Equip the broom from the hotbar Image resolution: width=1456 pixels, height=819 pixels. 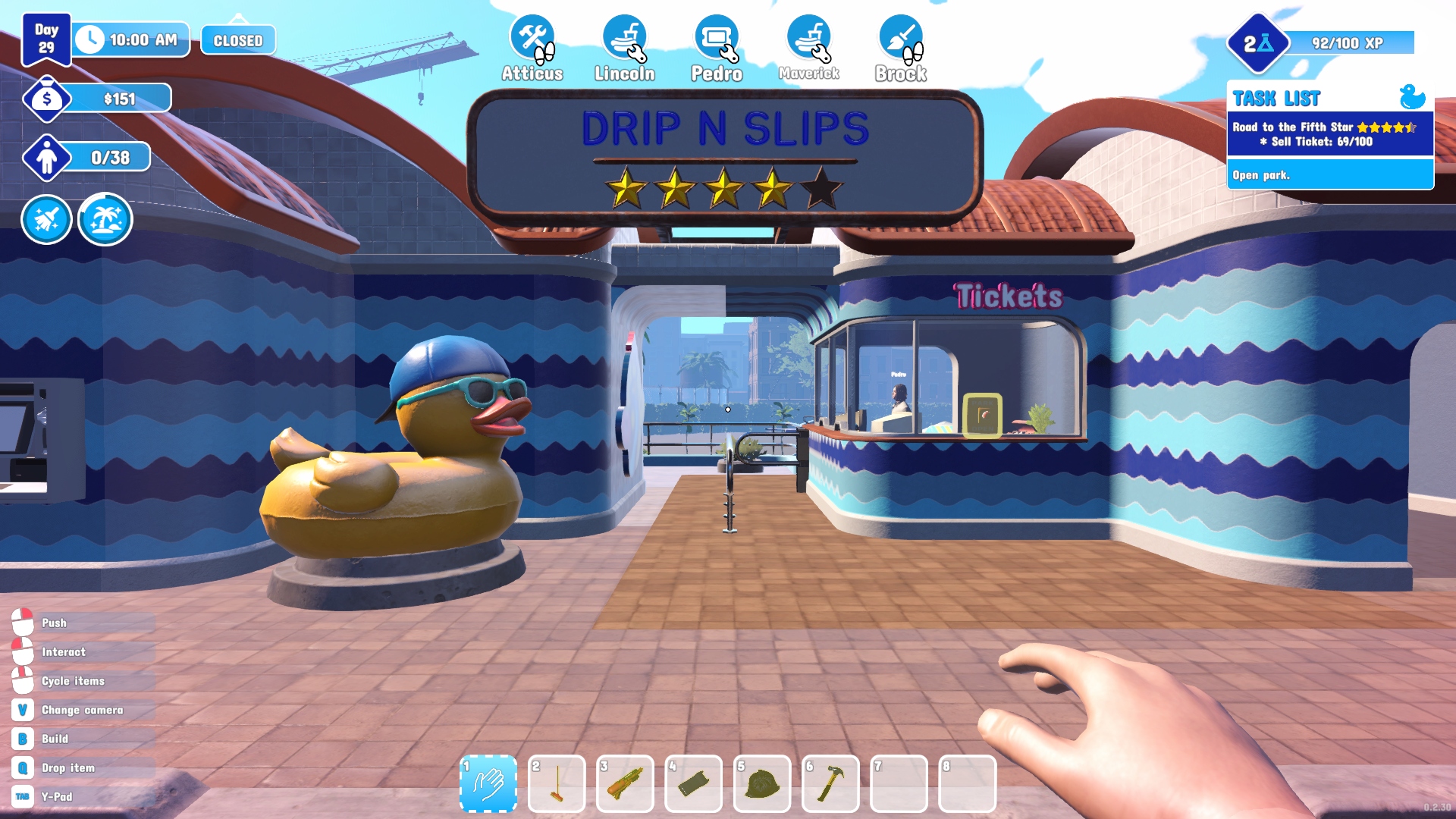point(557,783)
